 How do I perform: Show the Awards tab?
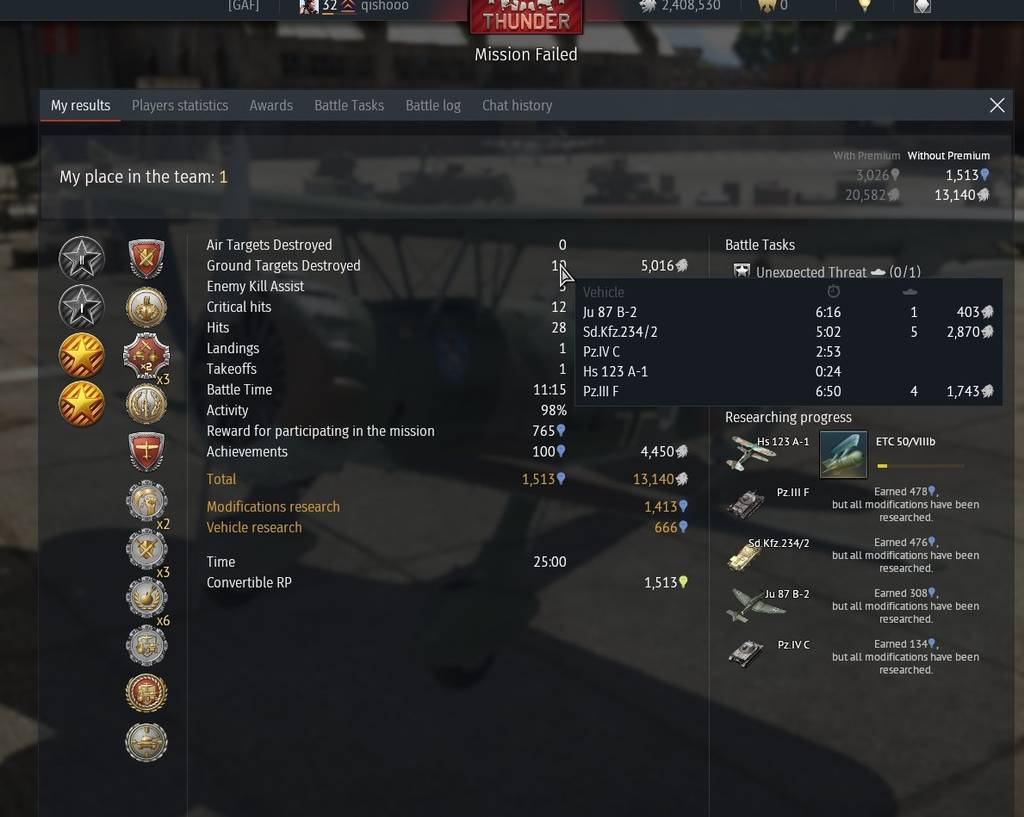(271, 105)
